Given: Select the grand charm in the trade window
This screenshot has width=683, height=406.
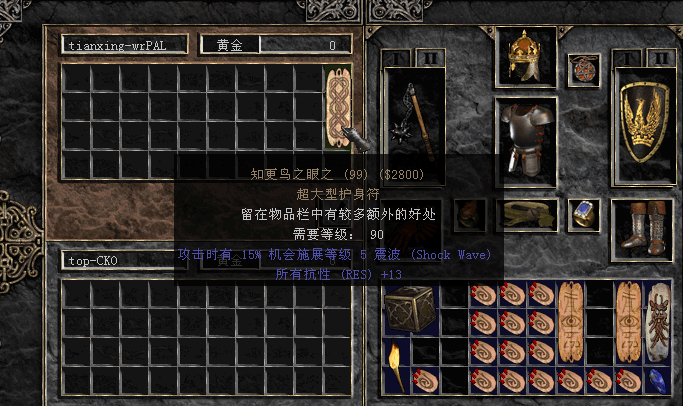Looking at the screenshot, I should 336,108.
